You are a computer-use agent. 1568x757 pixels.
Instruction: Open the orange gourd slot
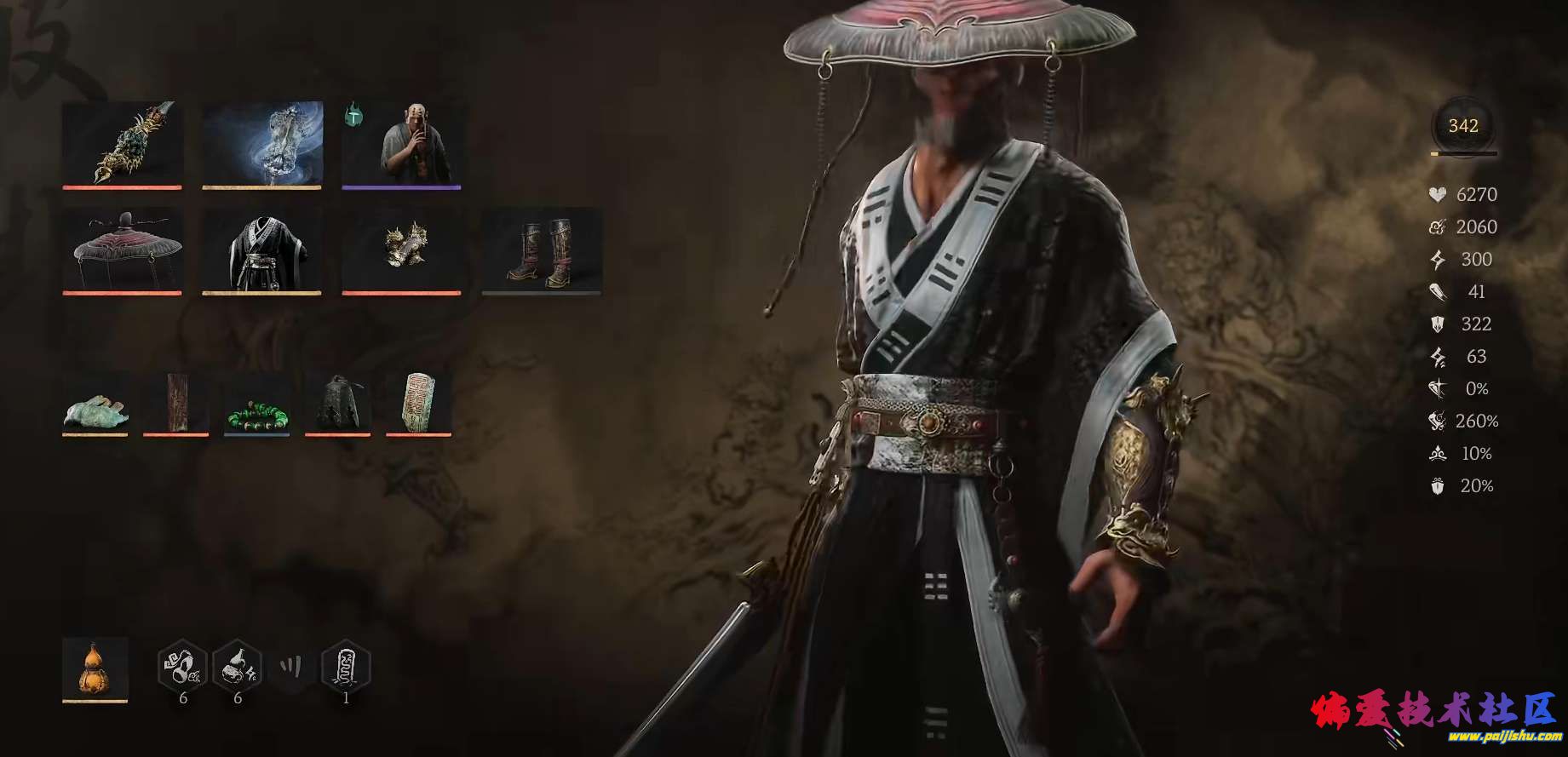click(95, 668)
